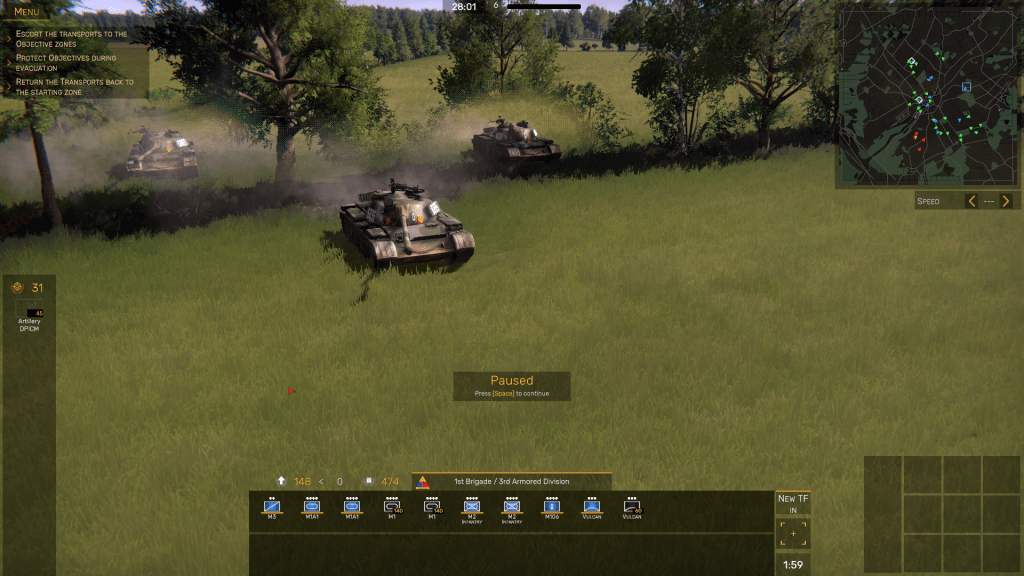
Task: Click on the tactical minimap
Action: [924, 98]
